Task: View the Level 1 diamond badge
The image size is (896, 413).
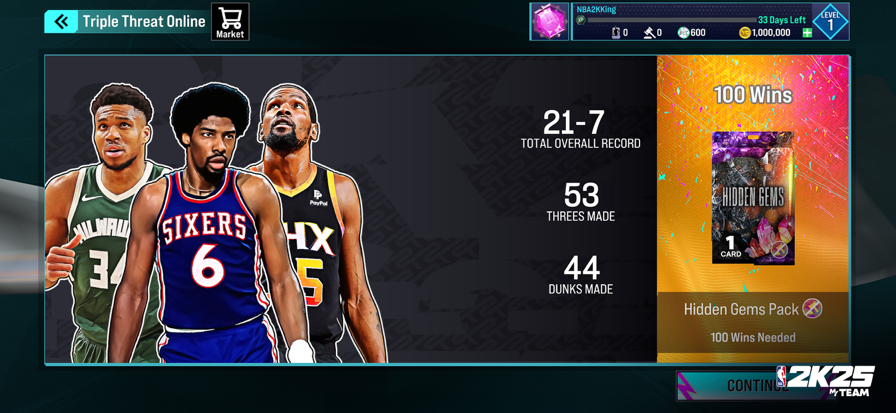Action: click(830, 21)
